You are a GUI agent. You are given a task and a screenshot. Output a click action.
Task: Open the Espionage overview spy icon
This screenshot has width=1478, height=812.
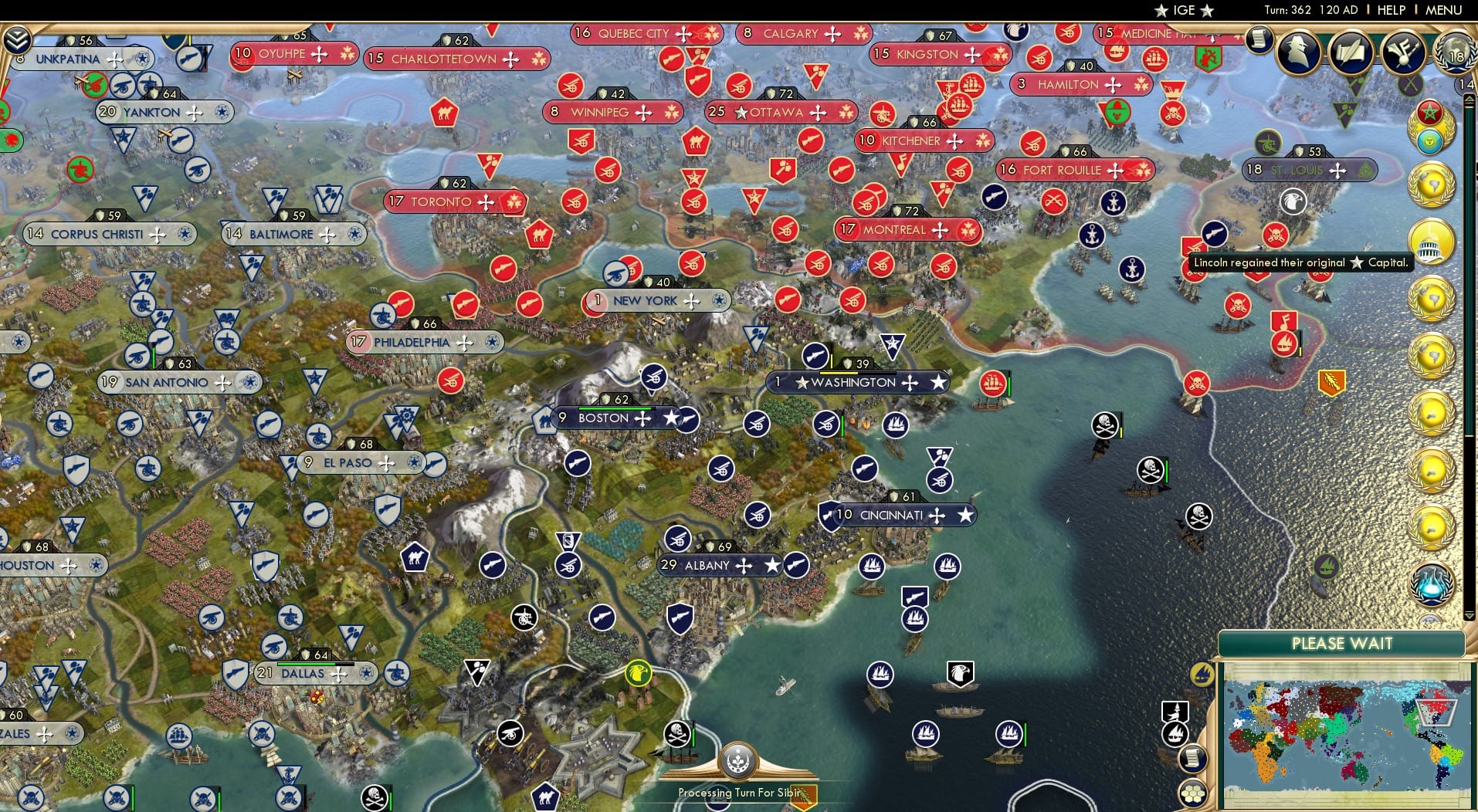1298,53
